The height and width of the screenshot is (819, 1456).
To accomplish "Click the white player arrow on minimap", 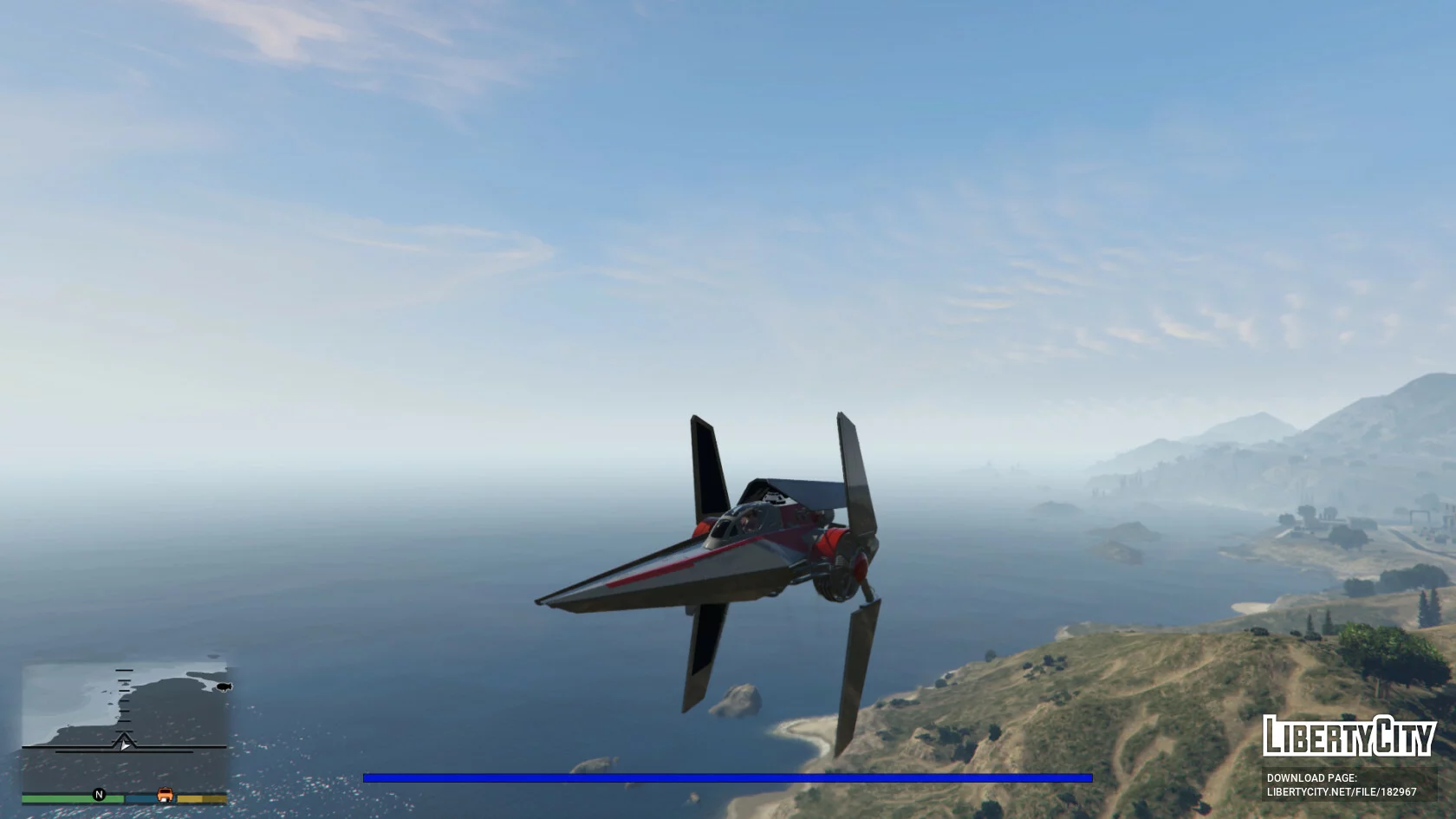I will [126, 744].
